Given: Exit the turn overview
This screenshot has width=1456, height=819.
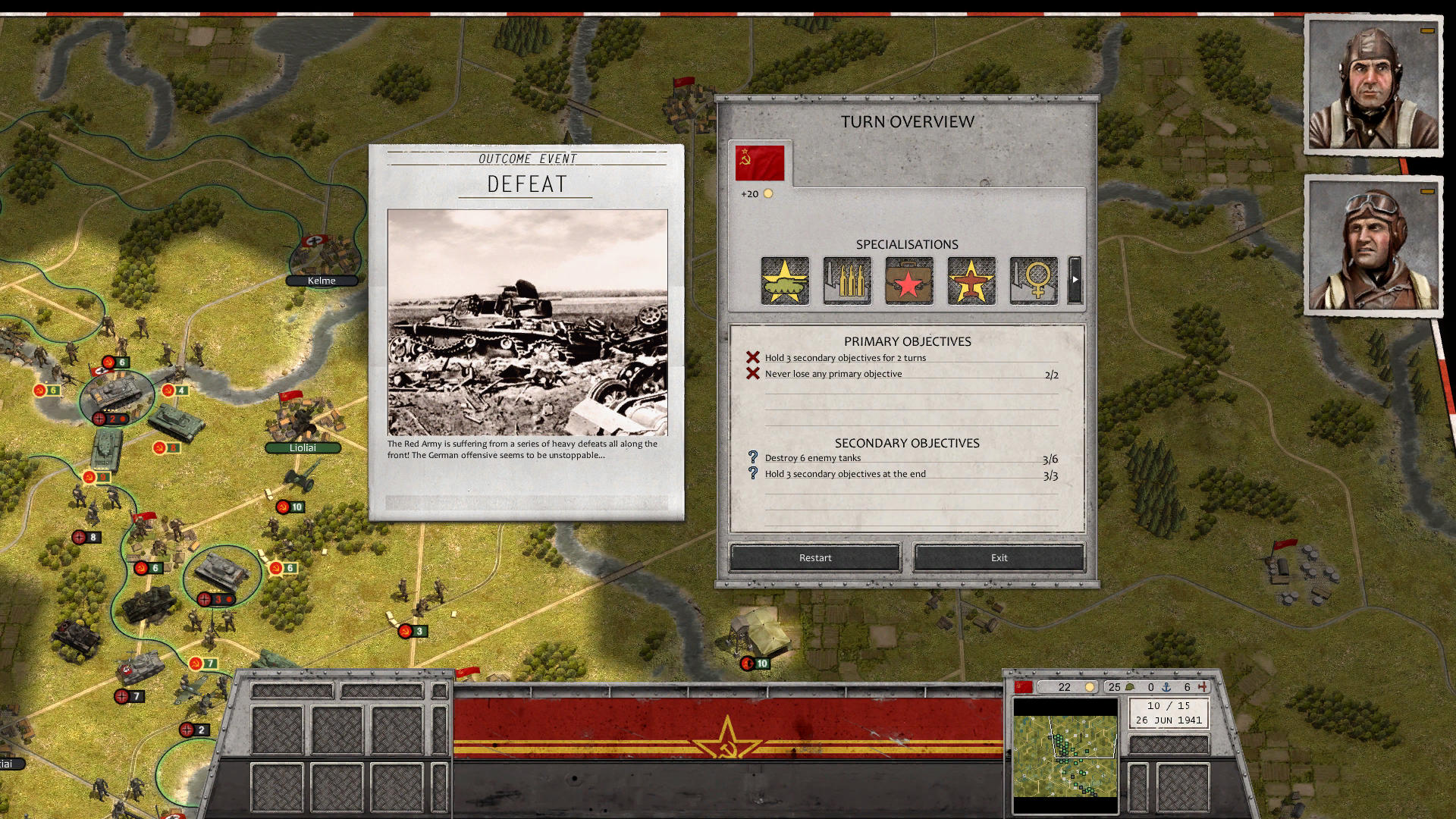Looking at the screenshot, I should [999, 557].
